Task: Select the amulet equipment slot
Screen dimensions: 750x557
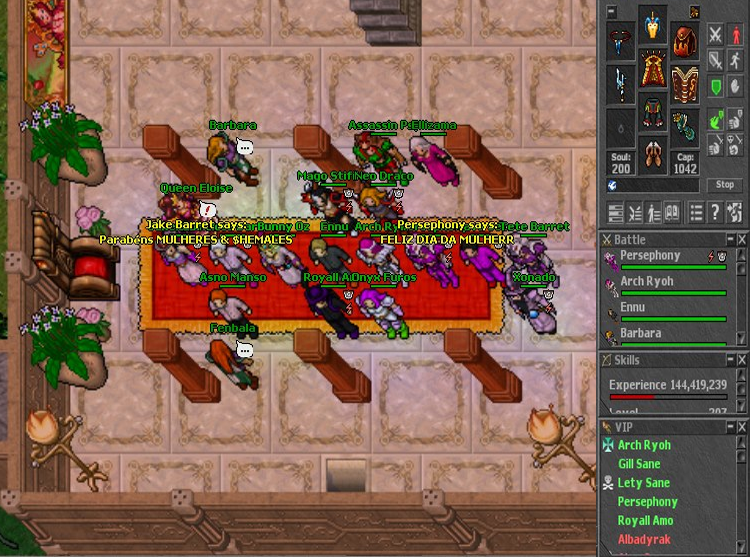Action: point(621,41)
